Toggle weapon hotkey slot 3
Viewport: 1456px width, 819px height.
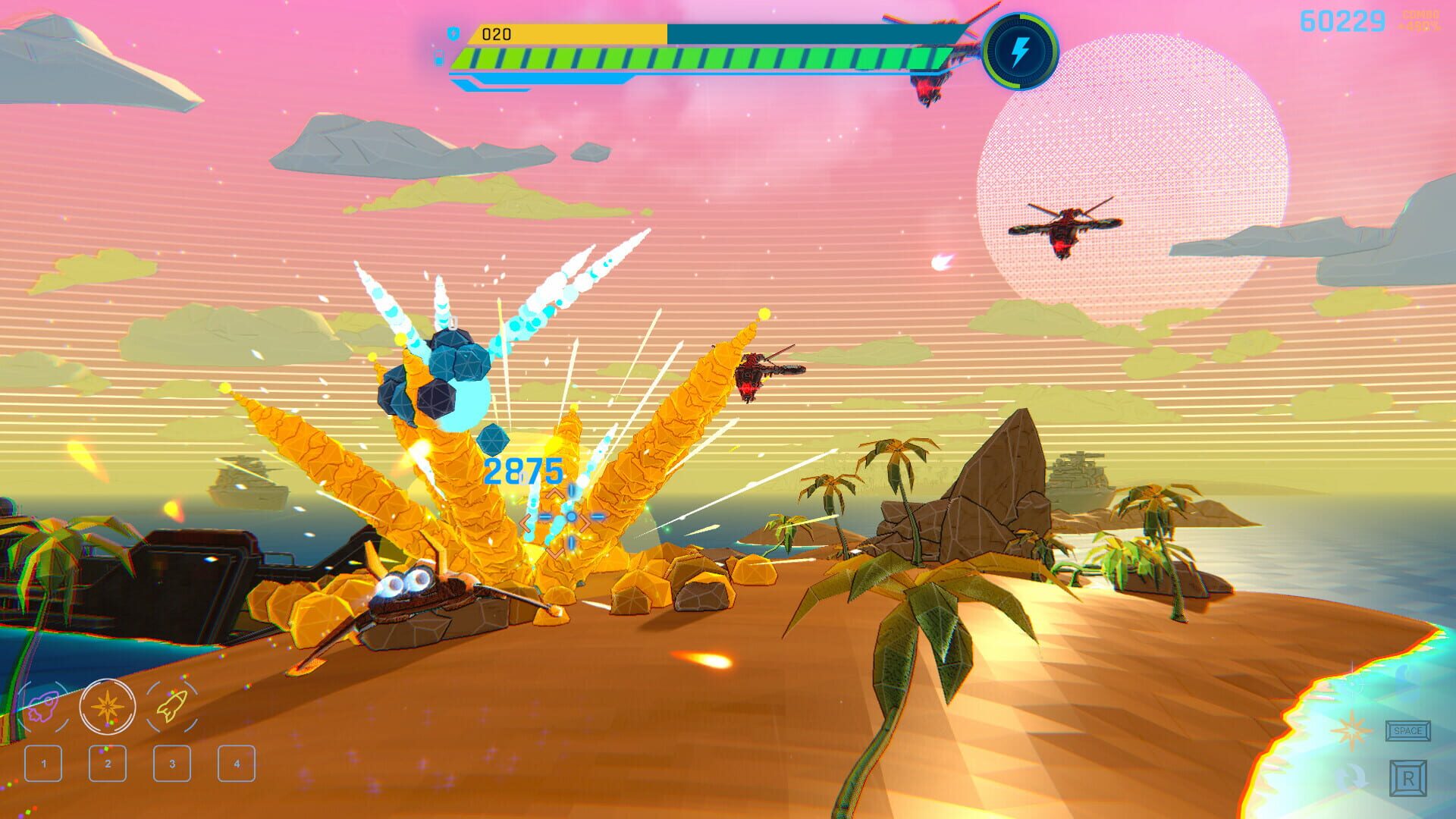pos(171,764)
